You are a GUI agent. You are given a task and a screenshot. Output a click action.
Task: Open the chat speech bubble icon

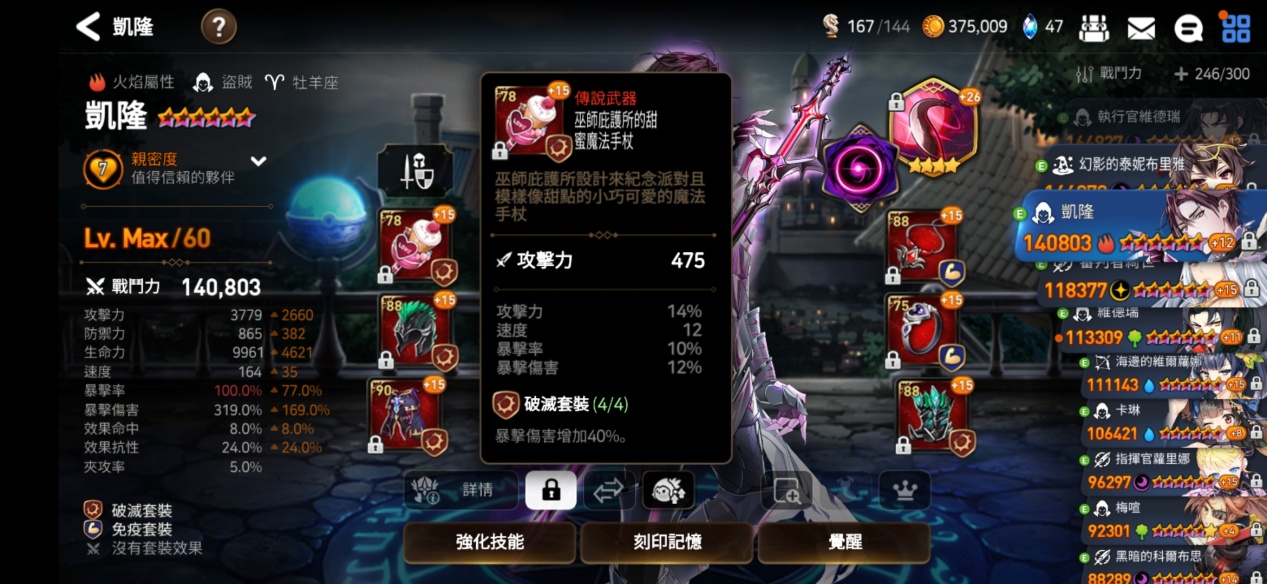coord(1188,28)
